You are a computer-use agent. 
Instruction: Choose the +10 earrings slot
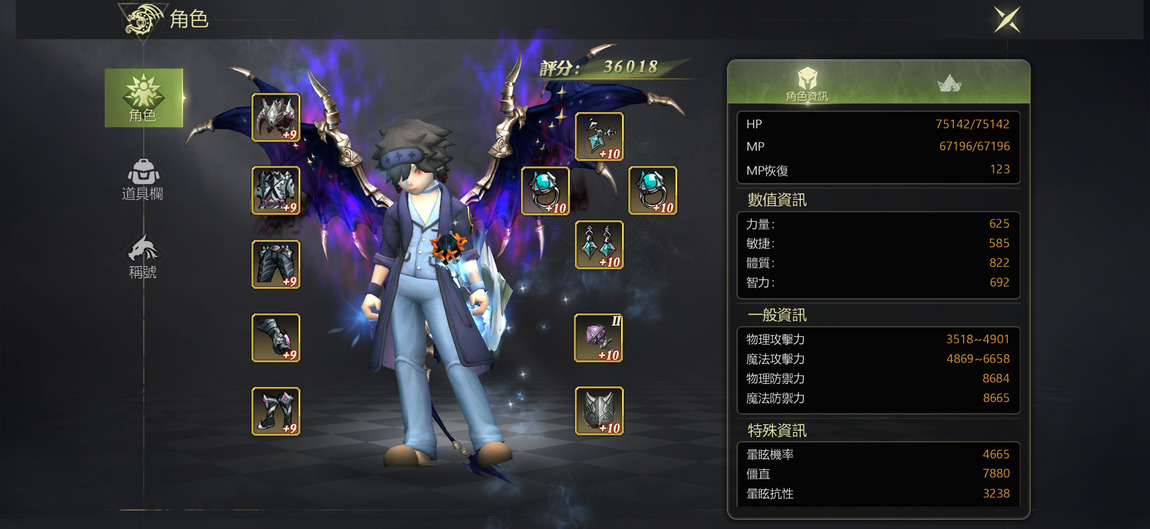(x=599, y=245)
